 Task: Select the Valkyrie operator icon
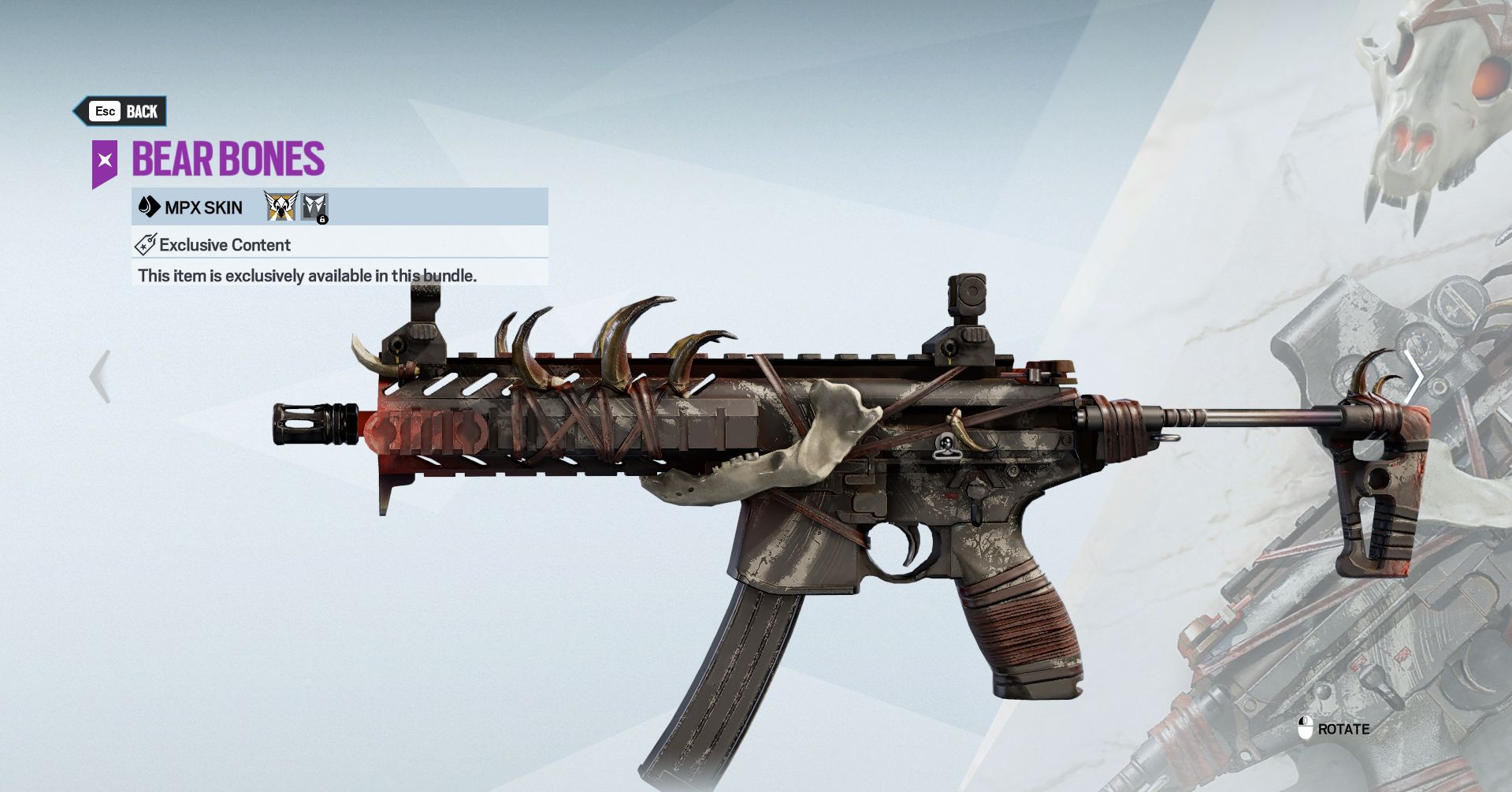(x=281, y=206)
